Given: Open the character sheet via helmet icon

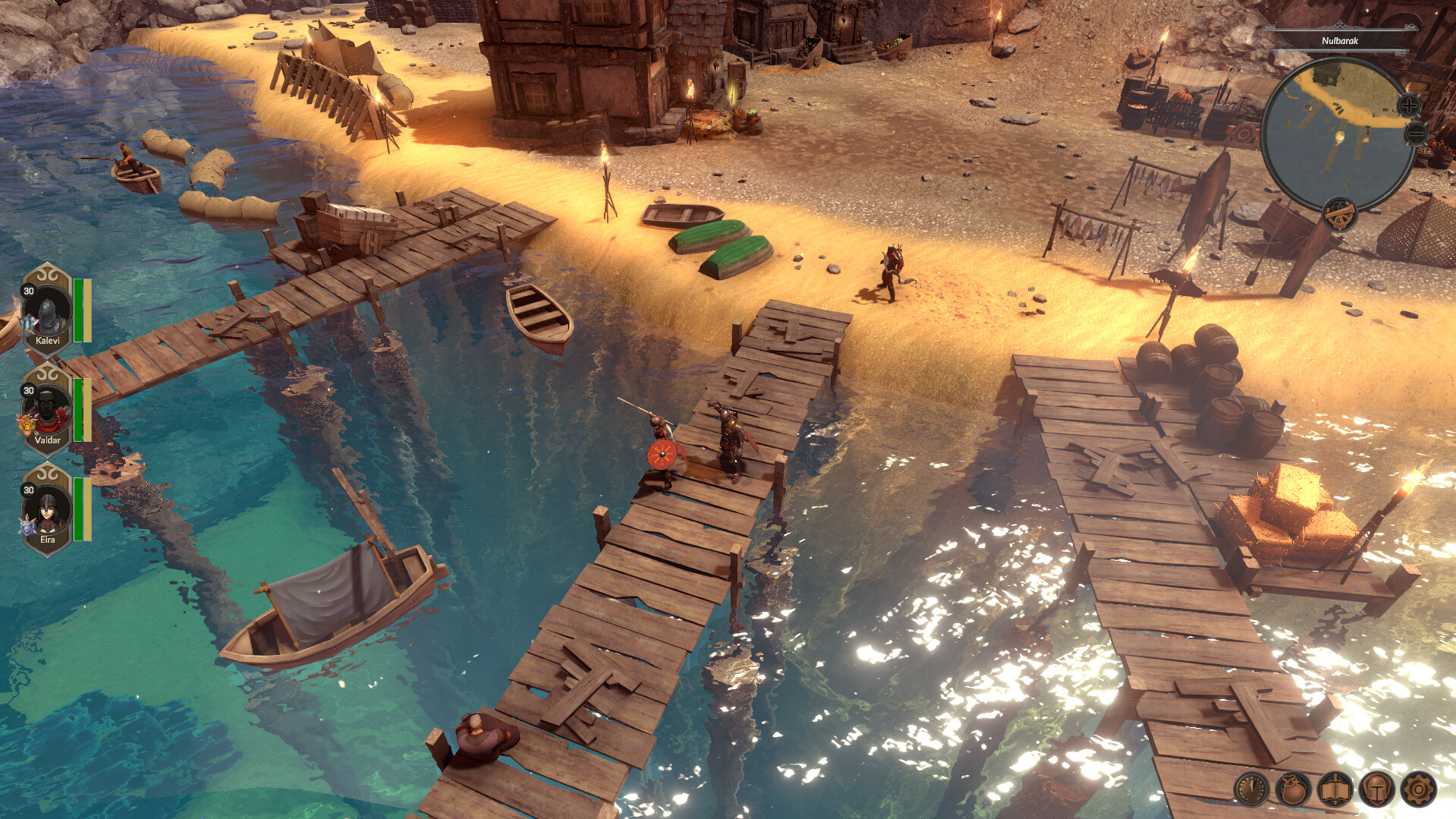Looking at the screenshot, I should pyautogui.click(x=1376, y=789).
